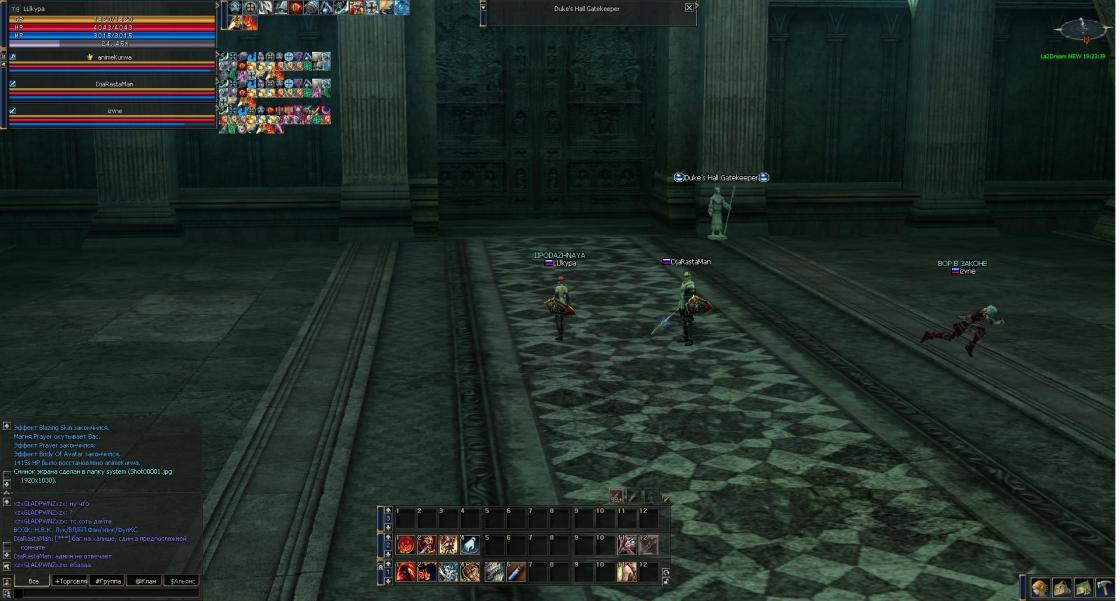Click the compass minimap
The height and width of the screenshot is (601, 1120).
tap(1082, 30)
